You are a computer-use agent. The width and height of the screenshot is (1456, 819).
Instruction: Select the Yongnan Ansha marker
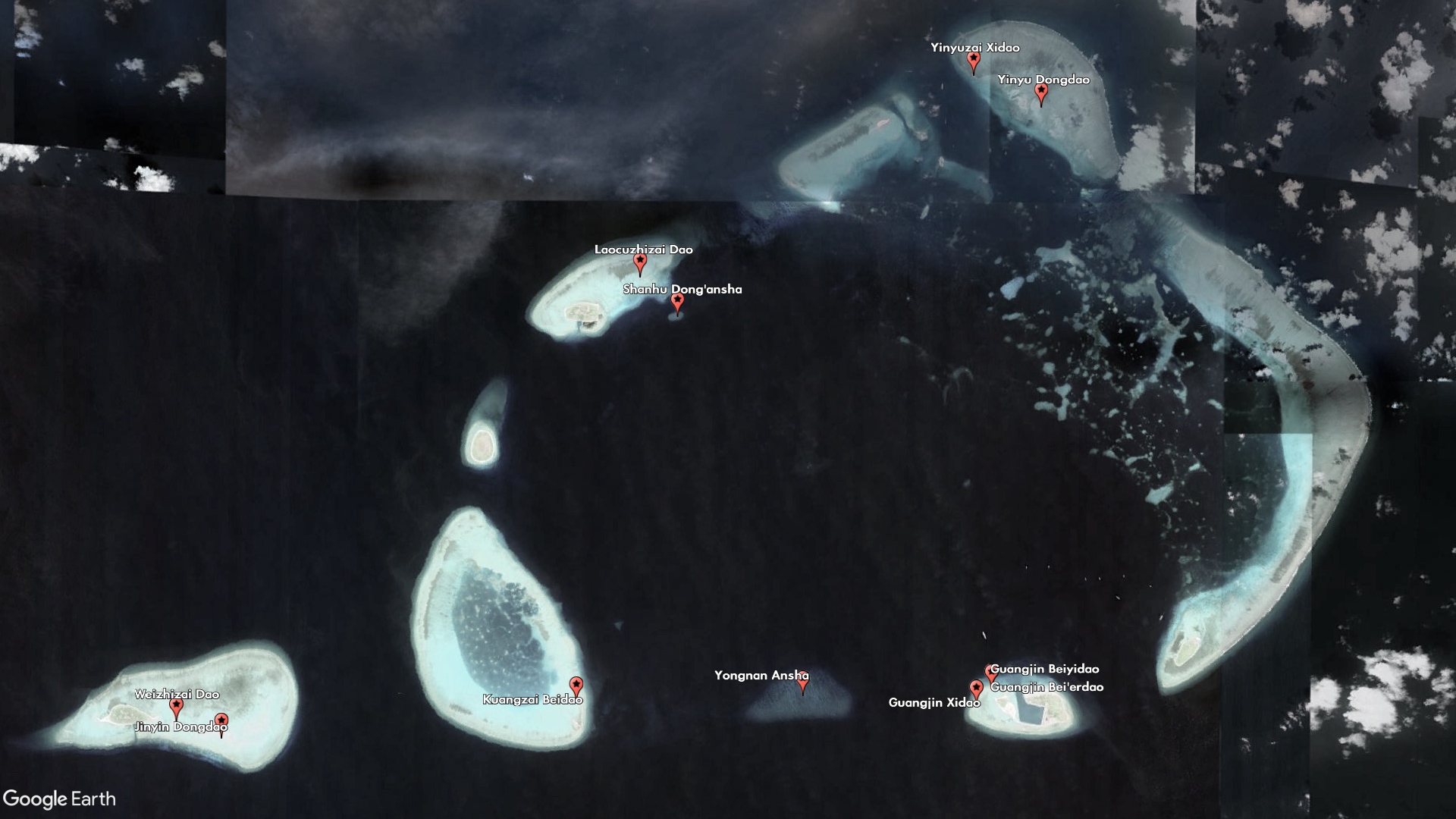click(802, 683)
